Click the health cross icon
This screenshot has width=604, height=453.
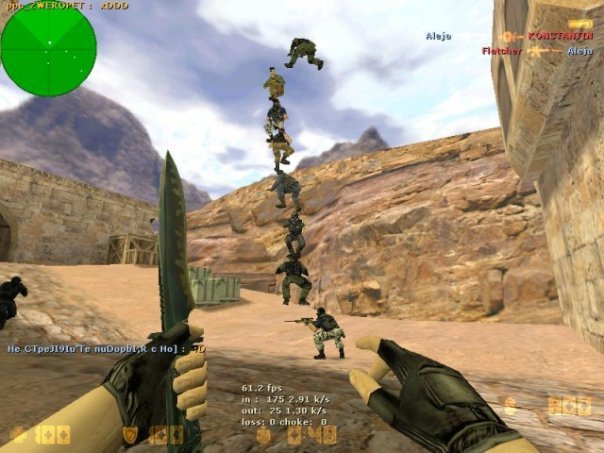[18, 435]
